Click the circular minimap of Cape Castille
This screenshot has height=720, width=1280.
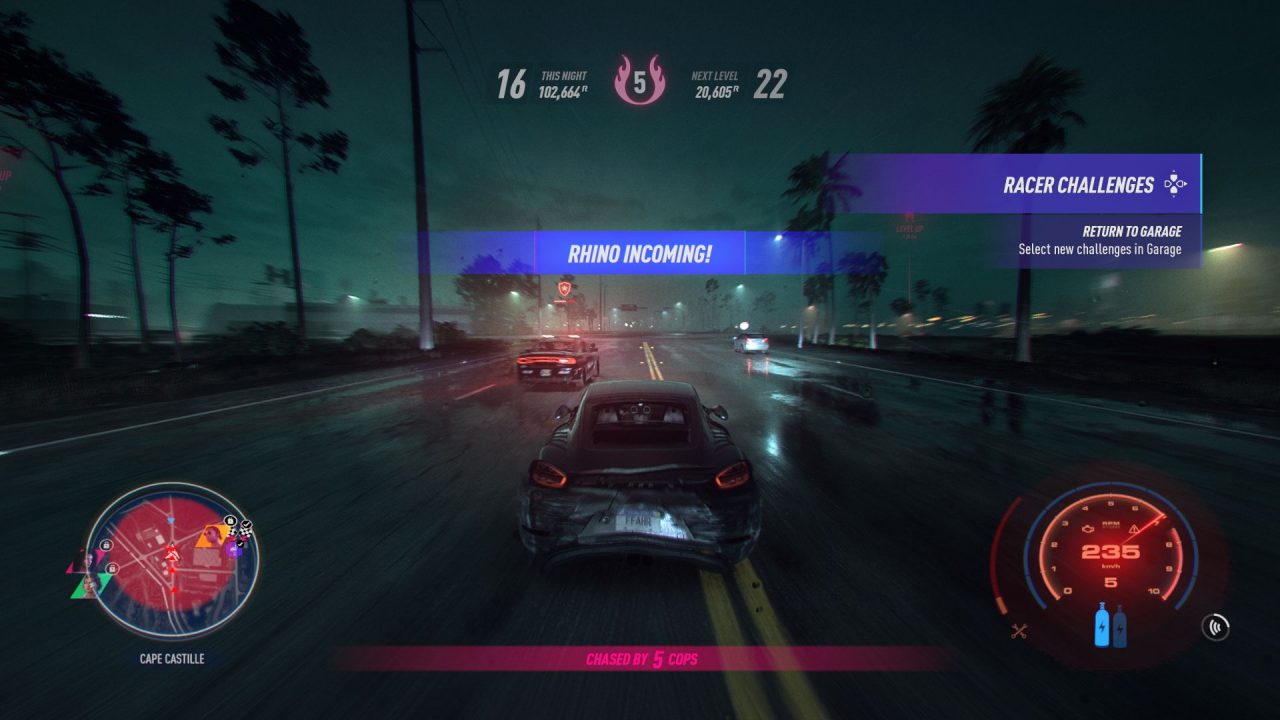coord(172,561)
